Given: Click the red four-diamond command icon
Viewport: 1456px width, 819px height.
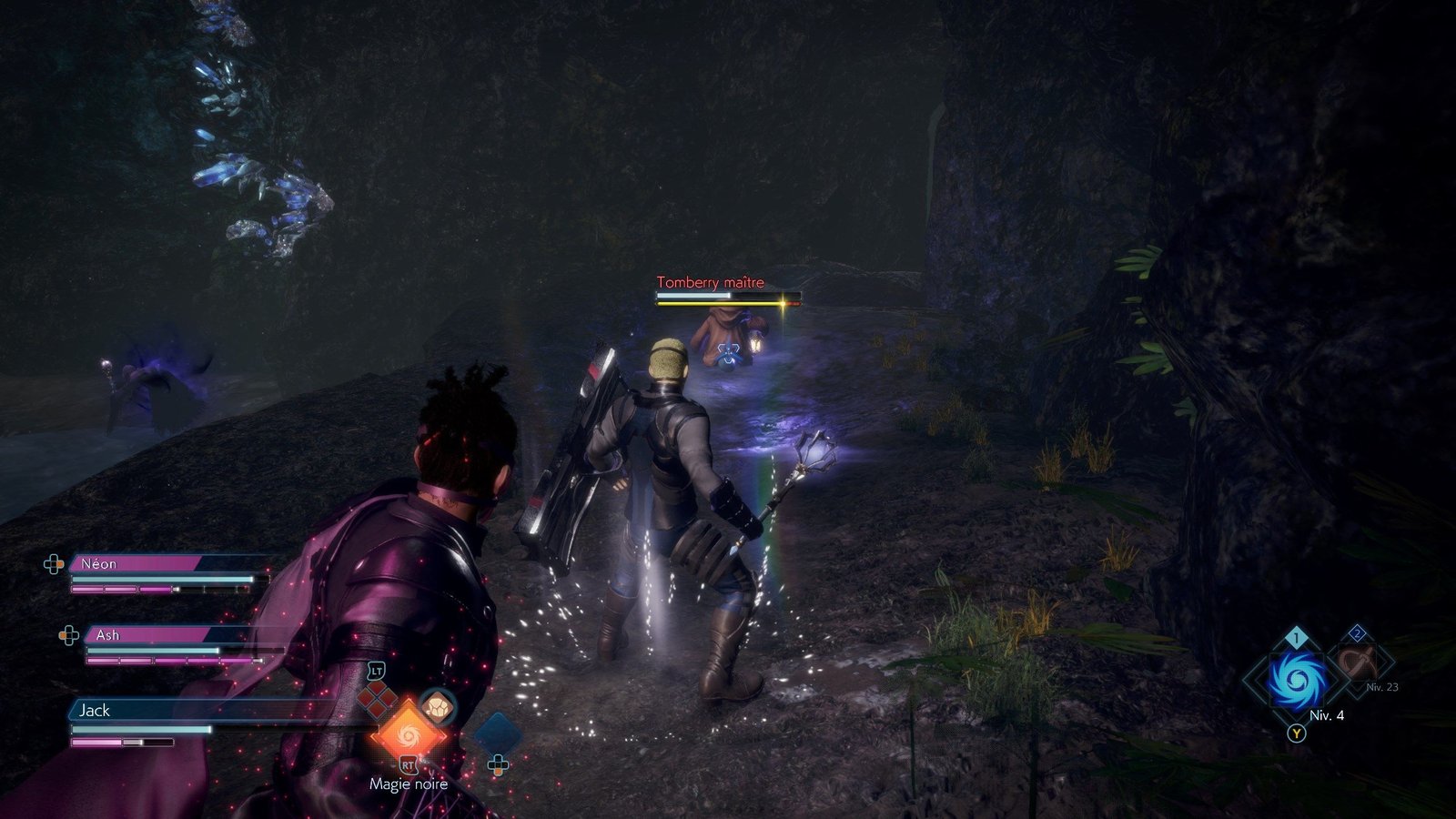Looking at the screenshot, I should pos(377,699).
